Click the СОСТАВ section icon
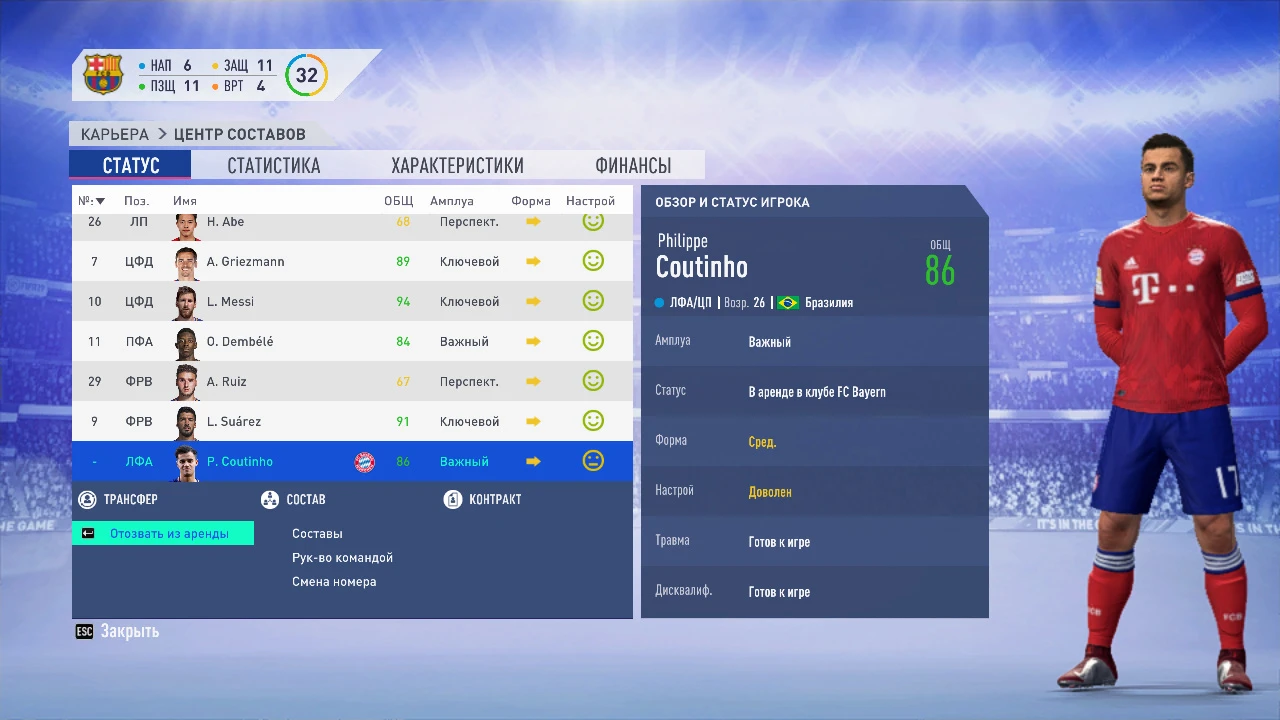The width and height of the screenshot is (1280, 720). pyautogui.click(x=269, y=499)
